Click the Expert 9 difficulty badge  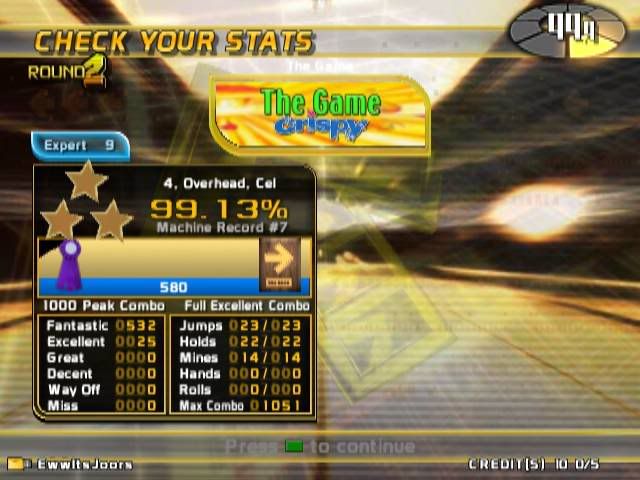click(80, 146)
